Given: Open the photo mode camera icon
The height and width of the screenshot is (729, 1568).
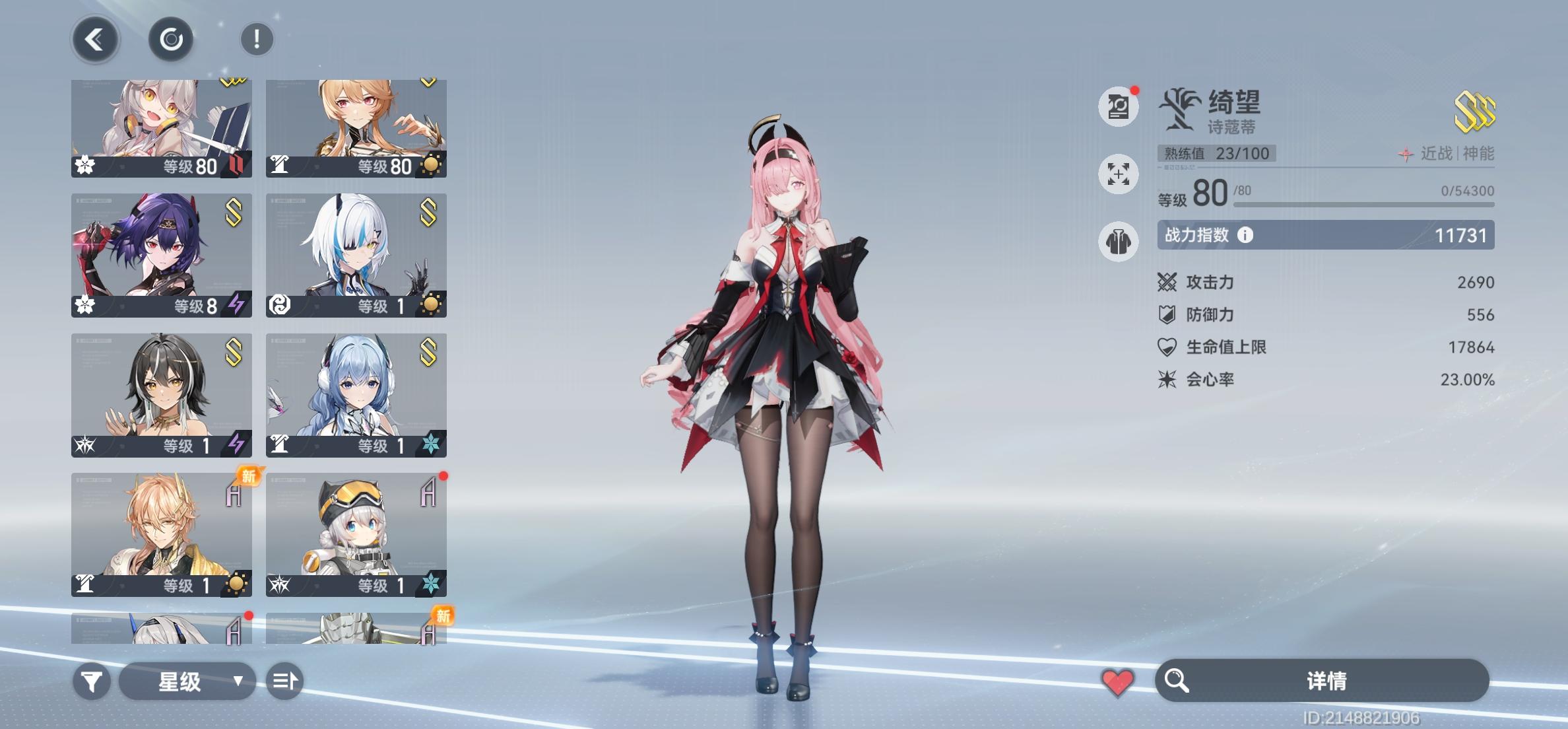Looking at the screenshot, I should (x=1118, y=106).
